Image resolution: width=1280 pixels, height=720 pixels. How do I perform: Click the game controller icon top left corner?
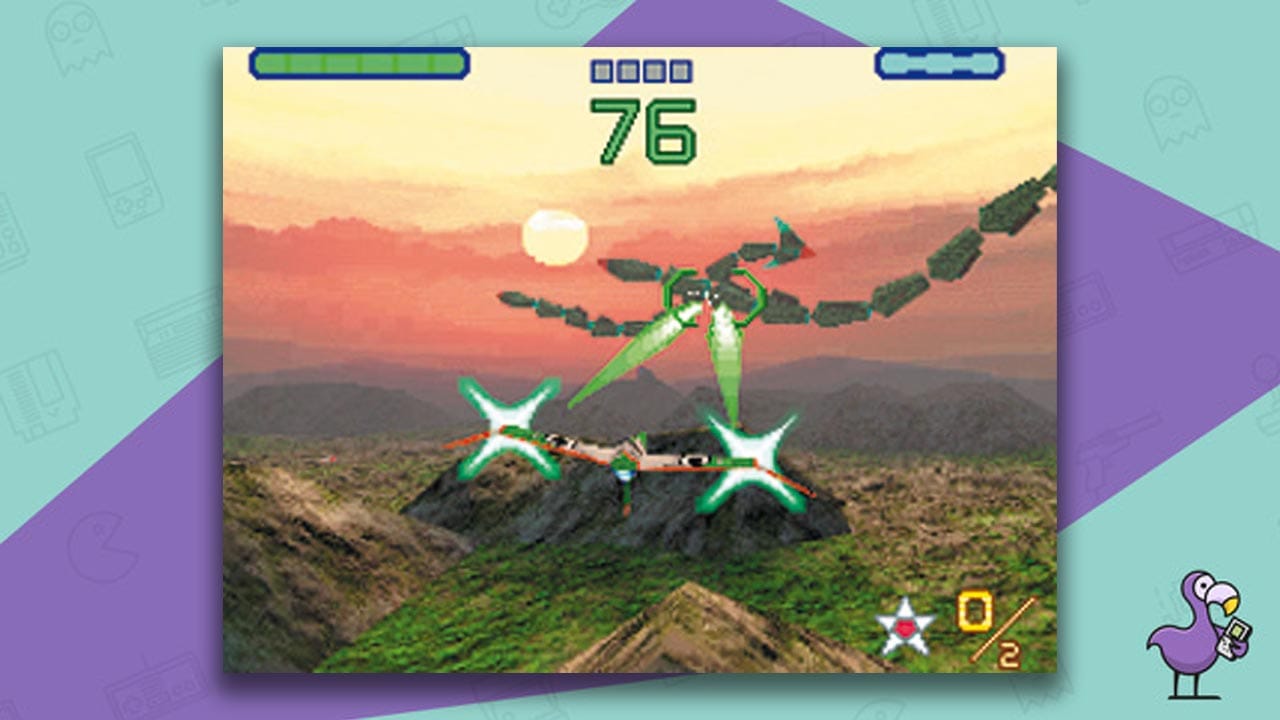215,6
